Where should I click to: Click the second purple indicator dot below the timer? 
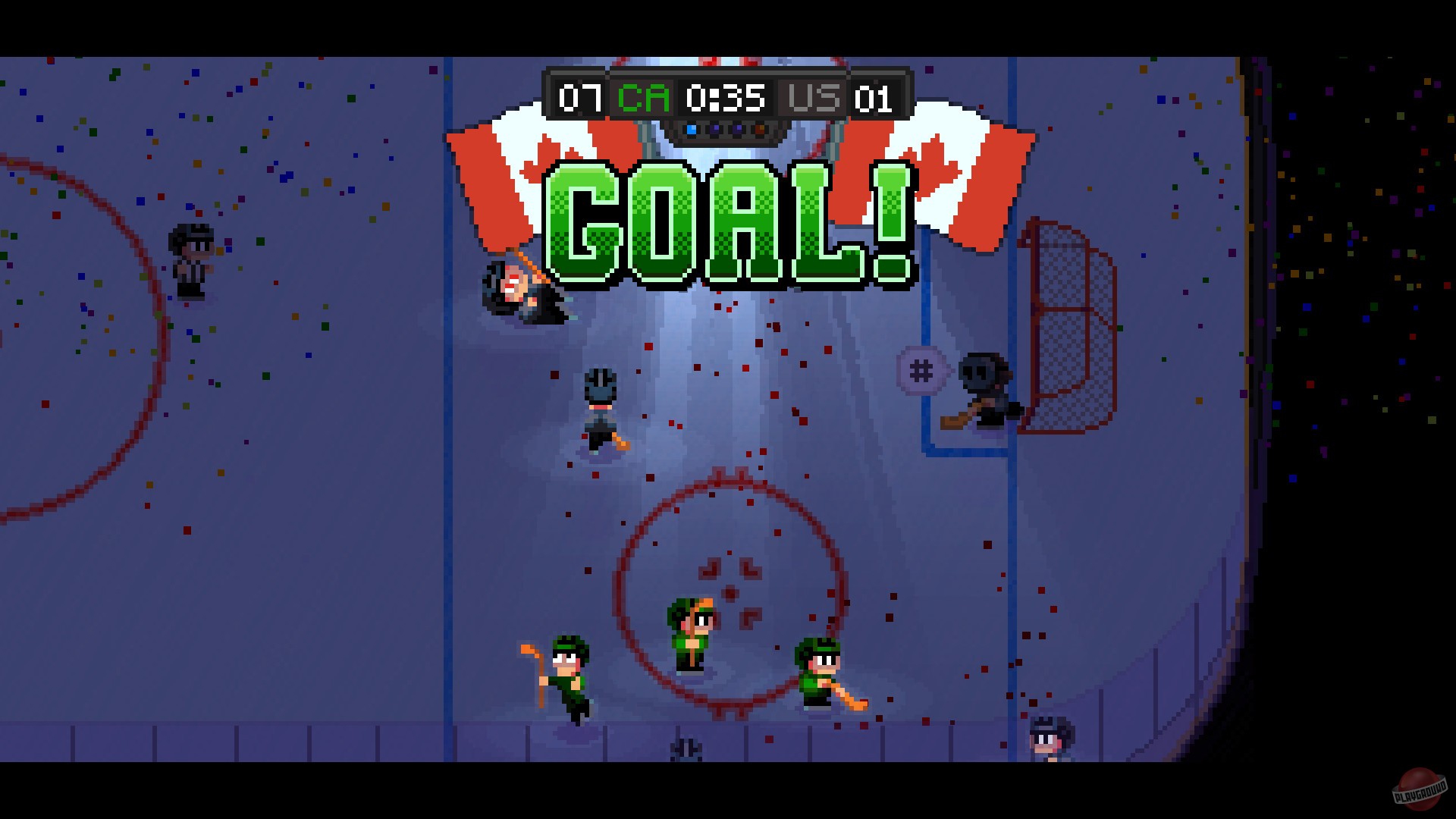735,129
